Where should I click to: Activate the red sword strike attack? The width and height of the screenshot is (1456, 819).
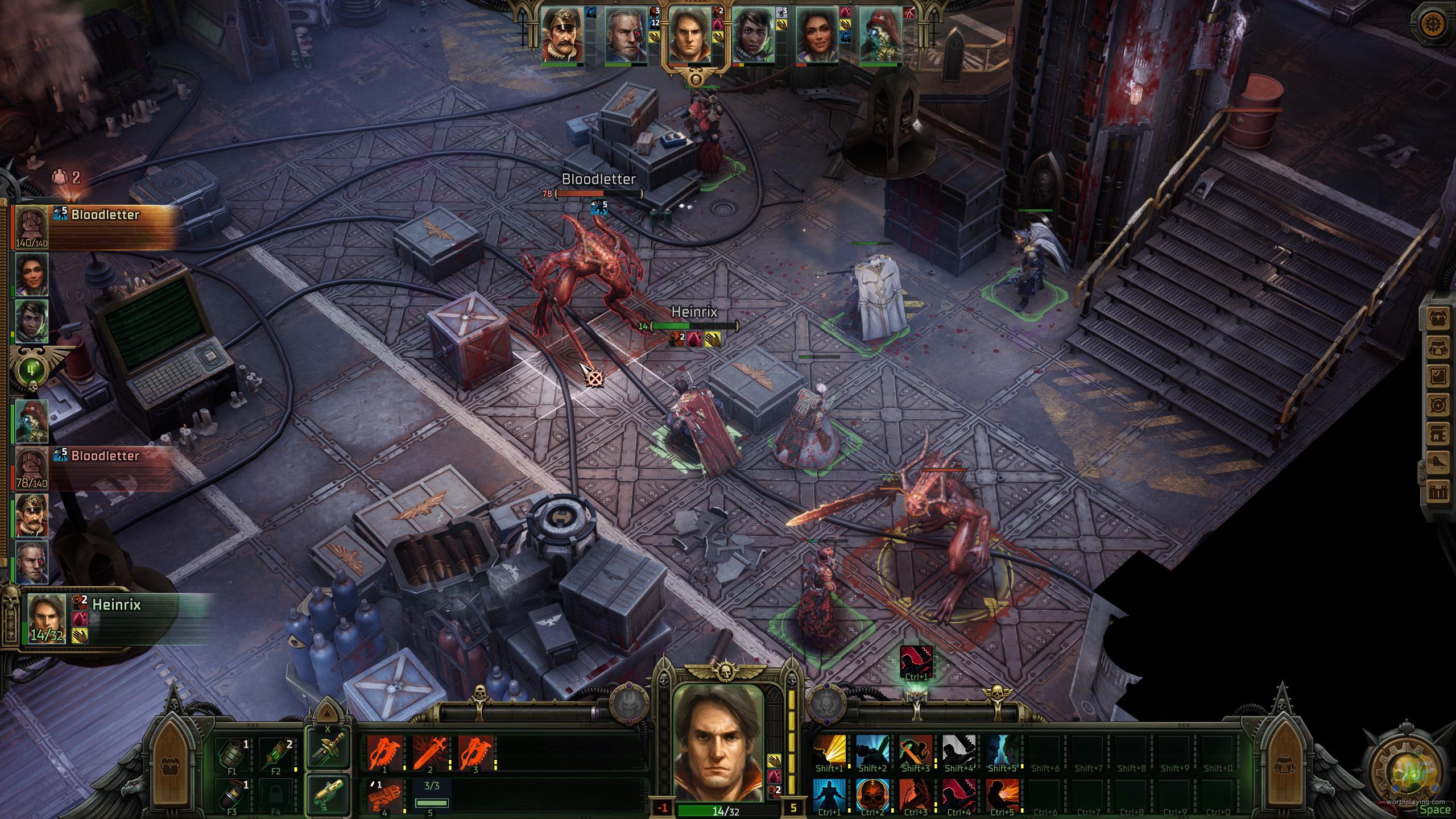[430, 752]
